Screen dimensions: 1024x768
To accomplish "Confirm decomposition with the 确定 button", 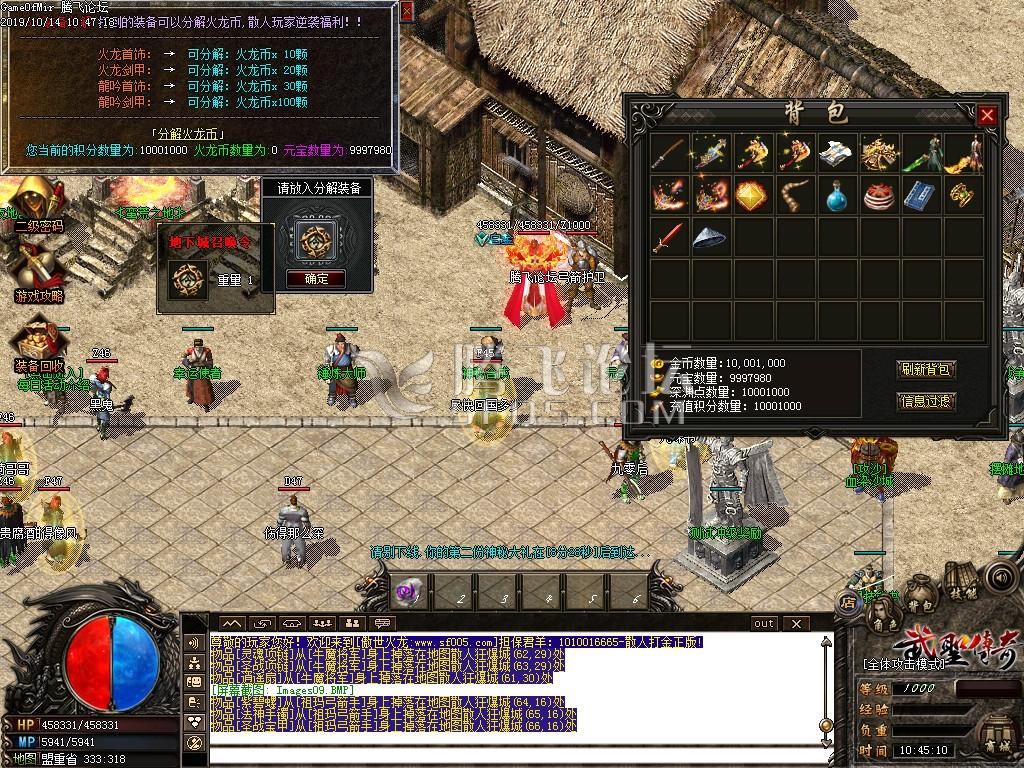I will (316, 279).
